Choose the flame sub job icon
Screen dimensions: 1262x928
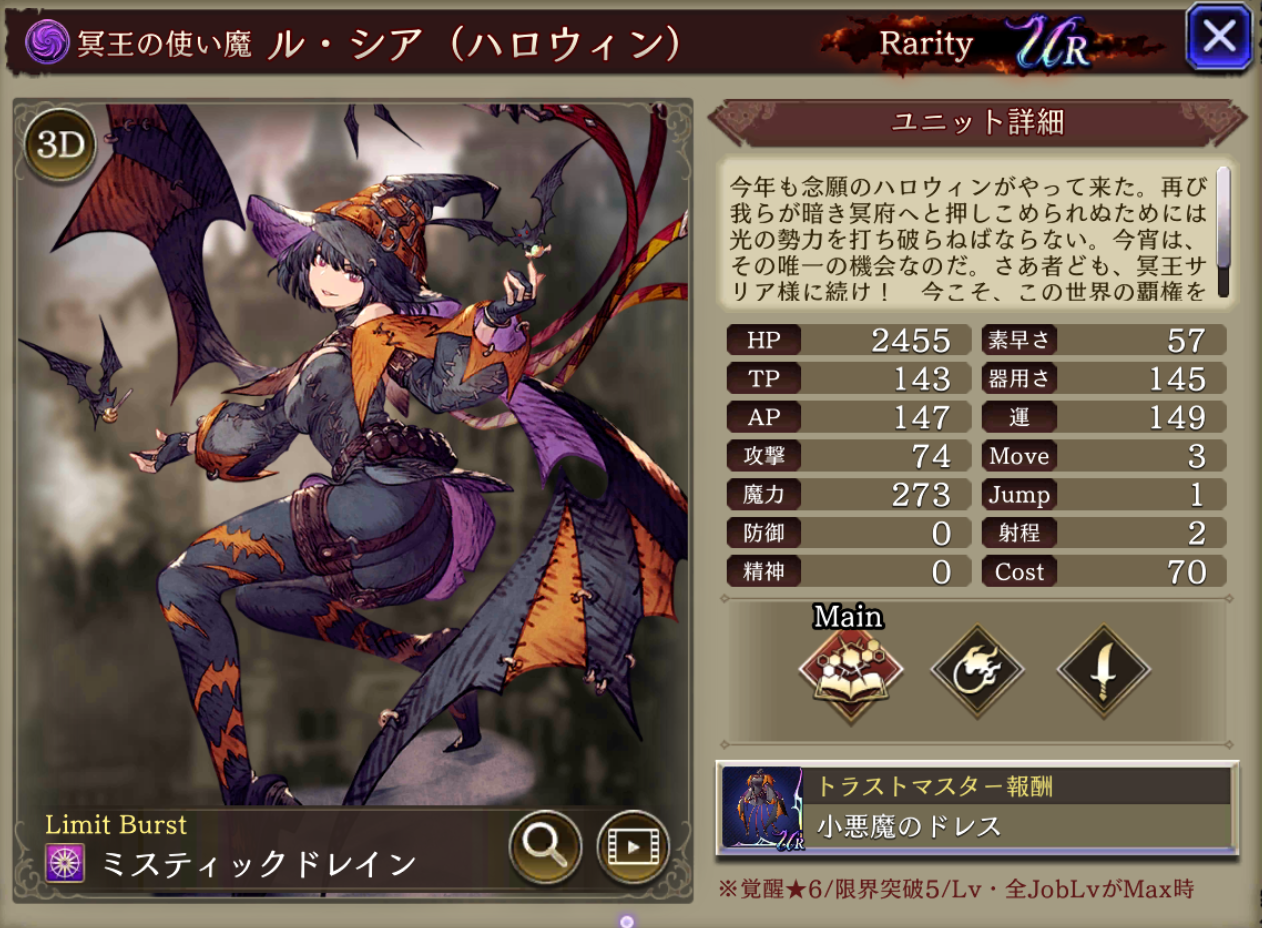point(977,670)
